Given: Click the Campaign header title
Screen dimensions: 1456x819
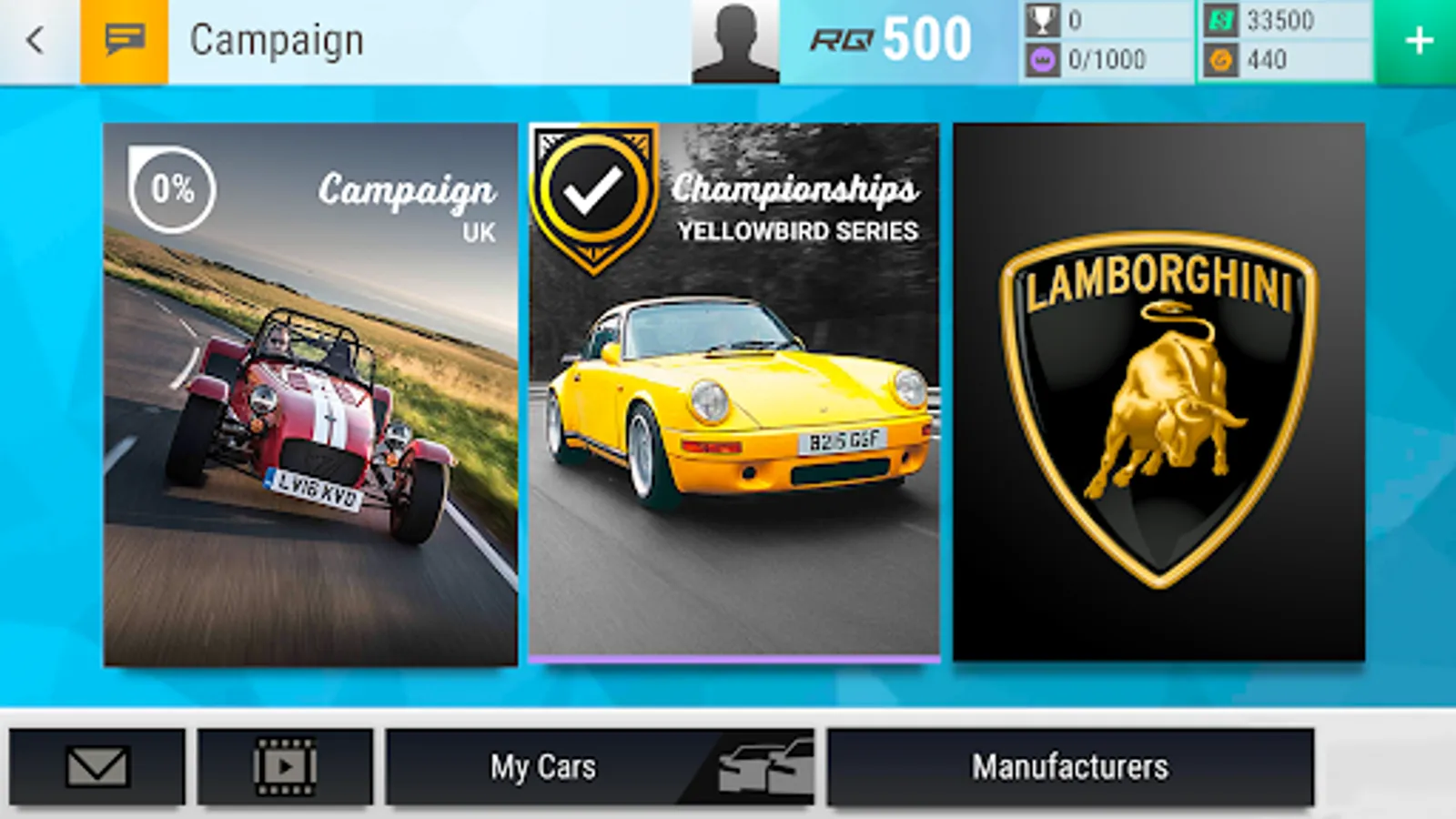Looking at the screenshot, I should pyautogui.click(x=275, y=38).
